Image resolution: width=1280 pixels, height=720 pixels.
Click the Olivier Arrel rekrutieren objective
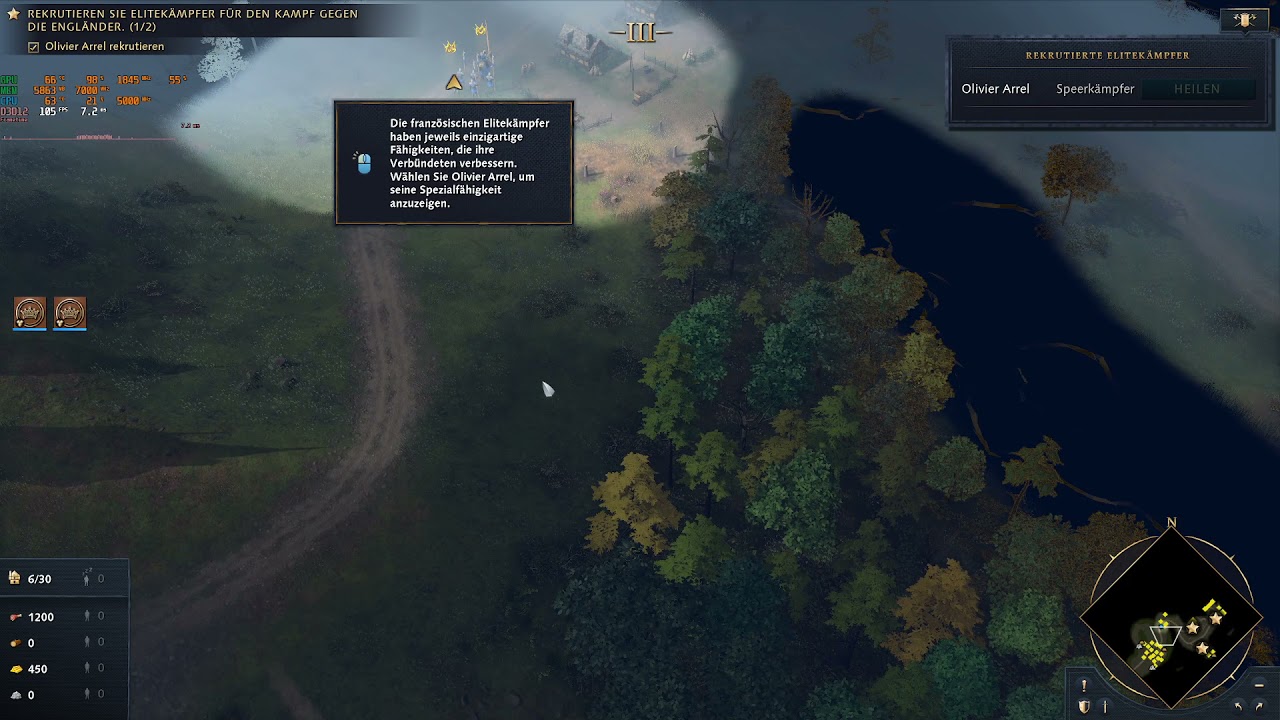coord(104,47)
